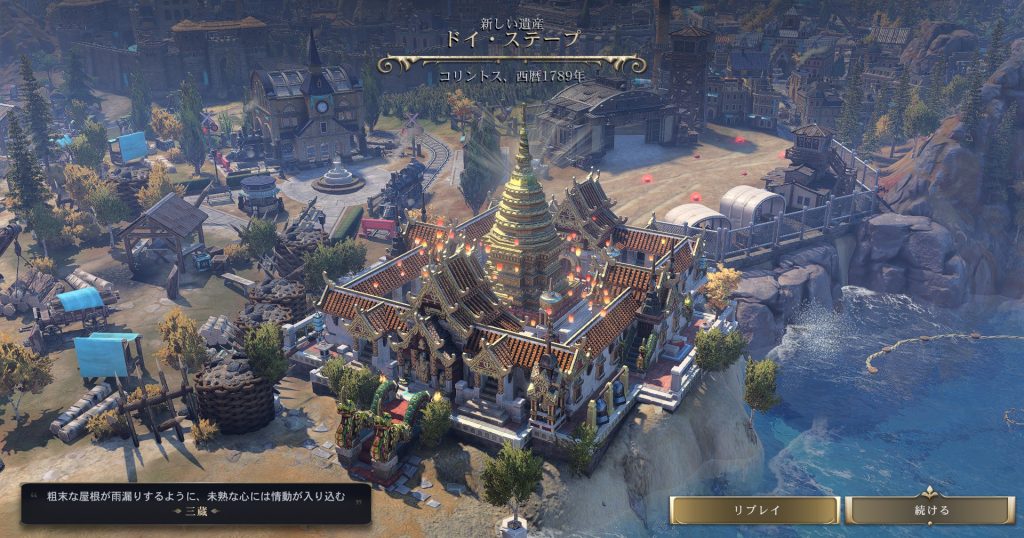The height and width of the screenshot is (538, 1024).
Task: Click the リプレイ (Replay) button
Action: [754, 510]
